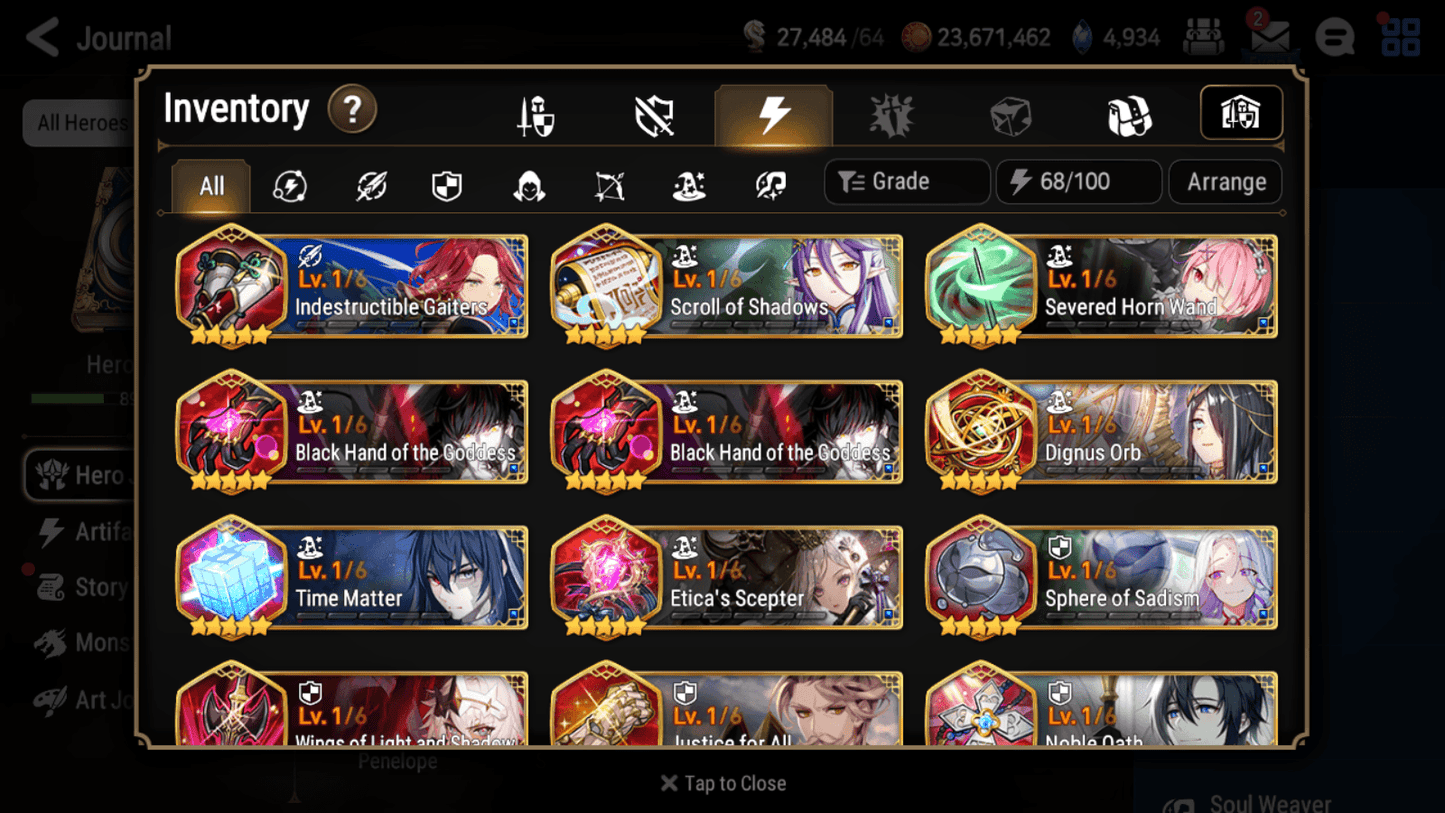Open the quick menu grid icon top right

1400,37
